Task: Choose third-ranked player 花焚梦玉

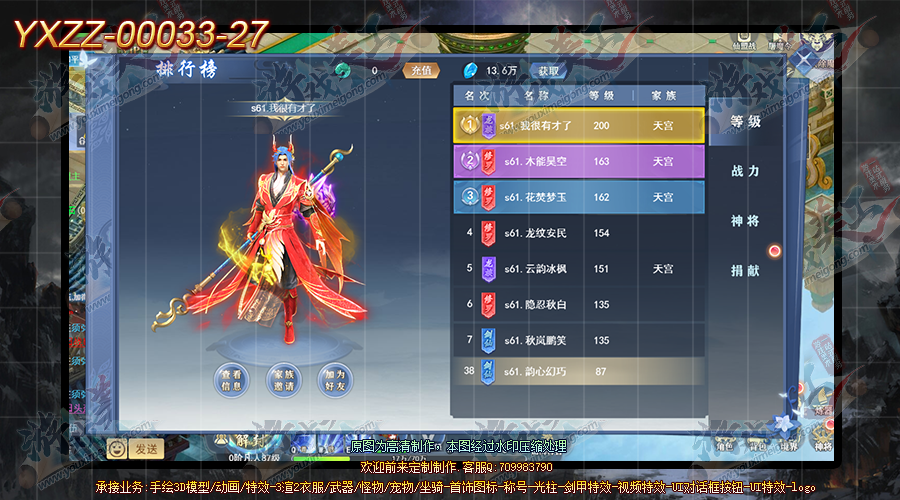Action: (x=579, y=197)
